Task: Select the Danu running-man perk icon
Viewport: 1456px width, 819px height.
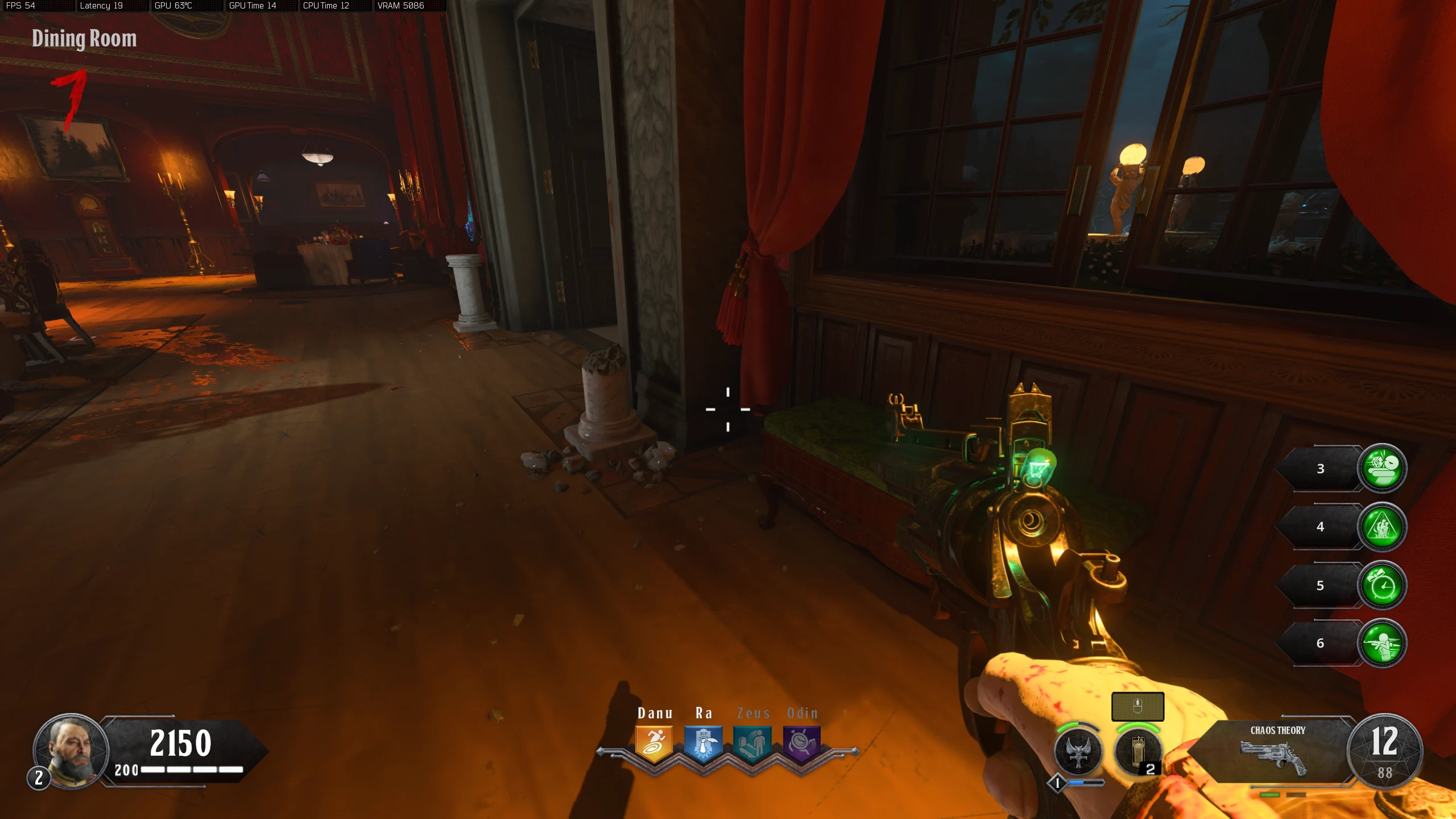Action: (x=654, y=743)
